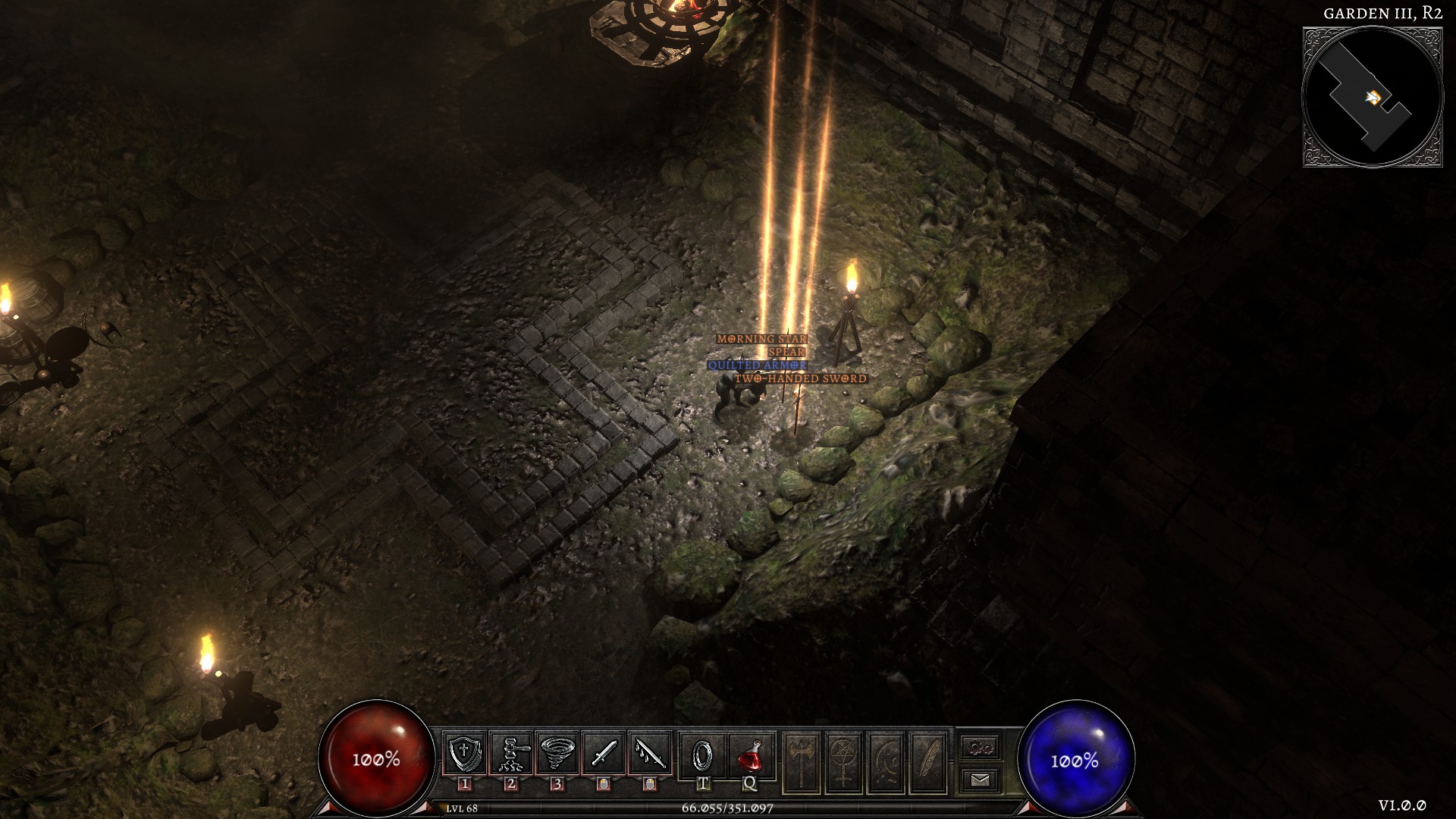
Task: Open the pentagram sigil panel
Action: 844,762
